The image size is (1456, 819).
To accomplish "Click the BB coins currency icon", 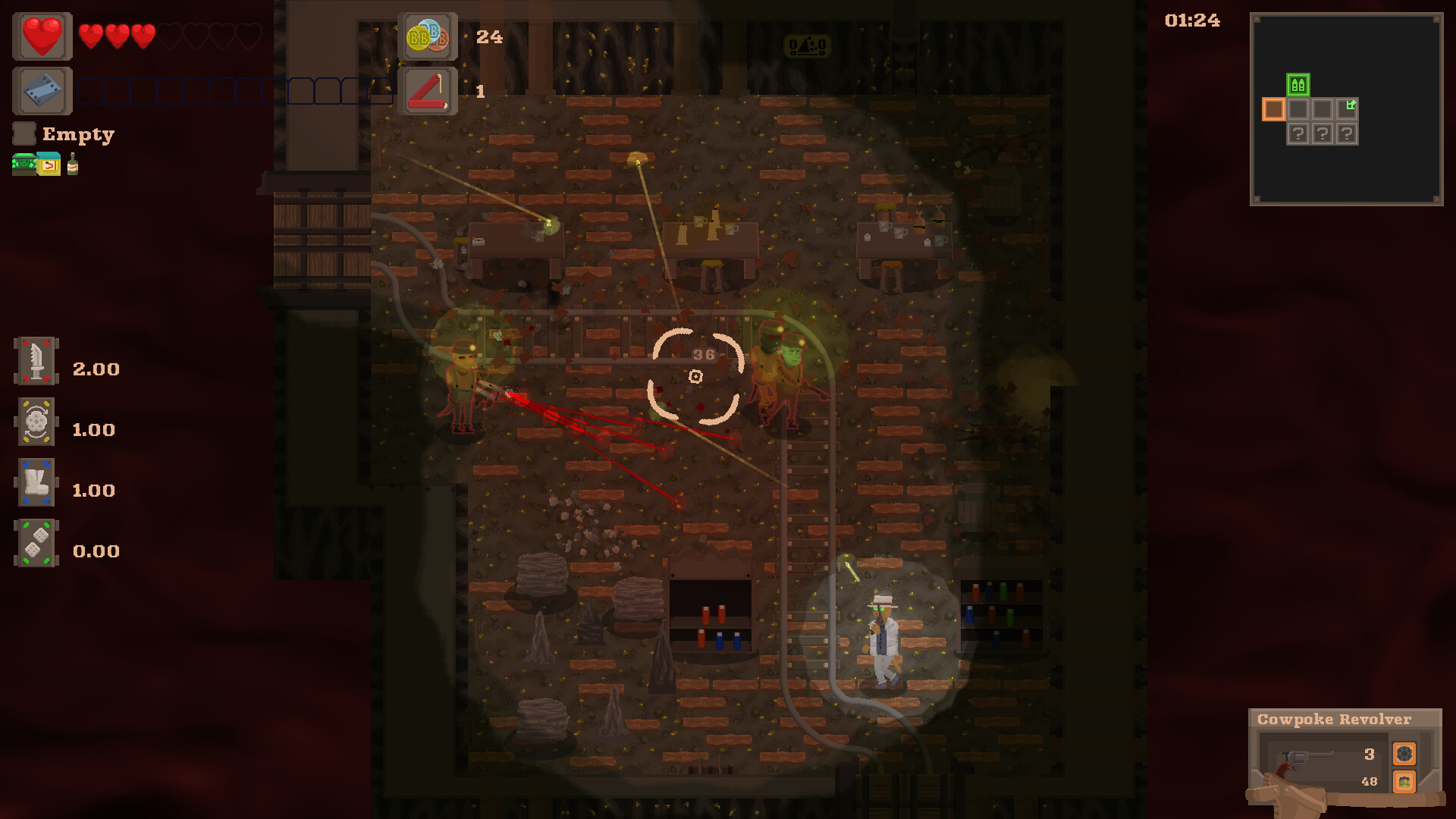I will coord(428,36).
